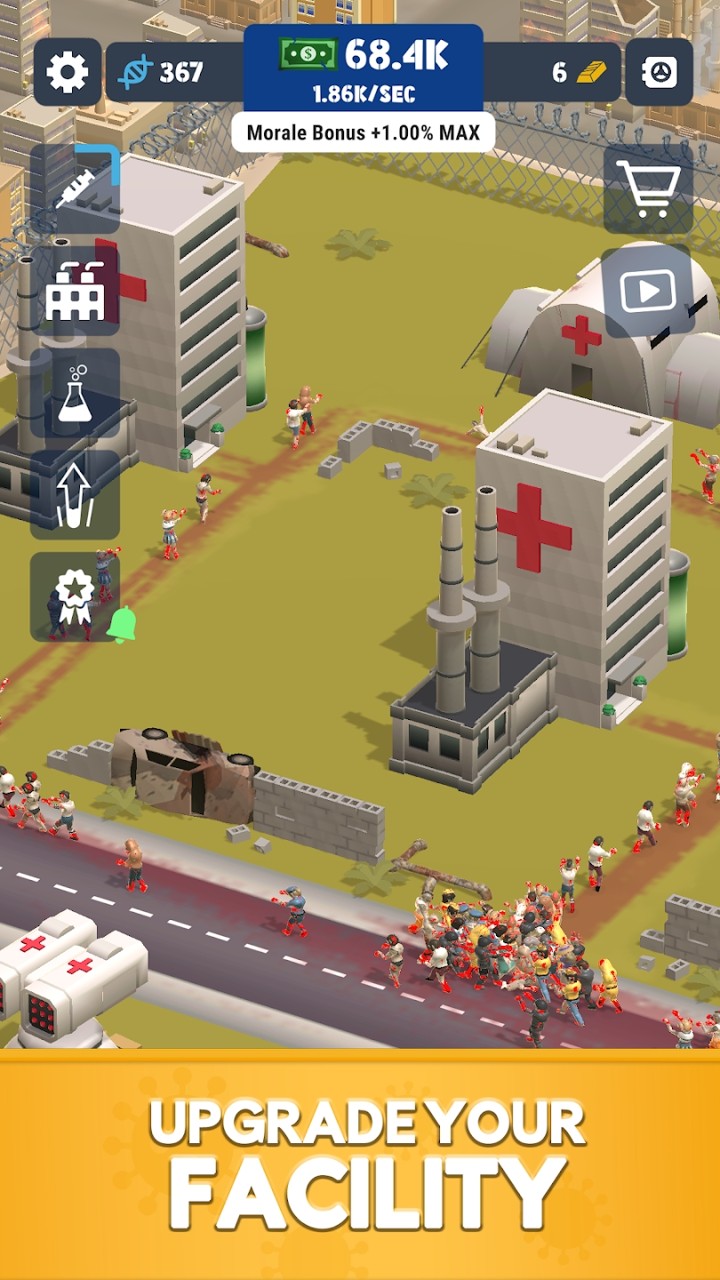Tap the syringe icon button
The height and width of the screenshot is (1280, 720).
pyautogui.click(x=75, y=189)
